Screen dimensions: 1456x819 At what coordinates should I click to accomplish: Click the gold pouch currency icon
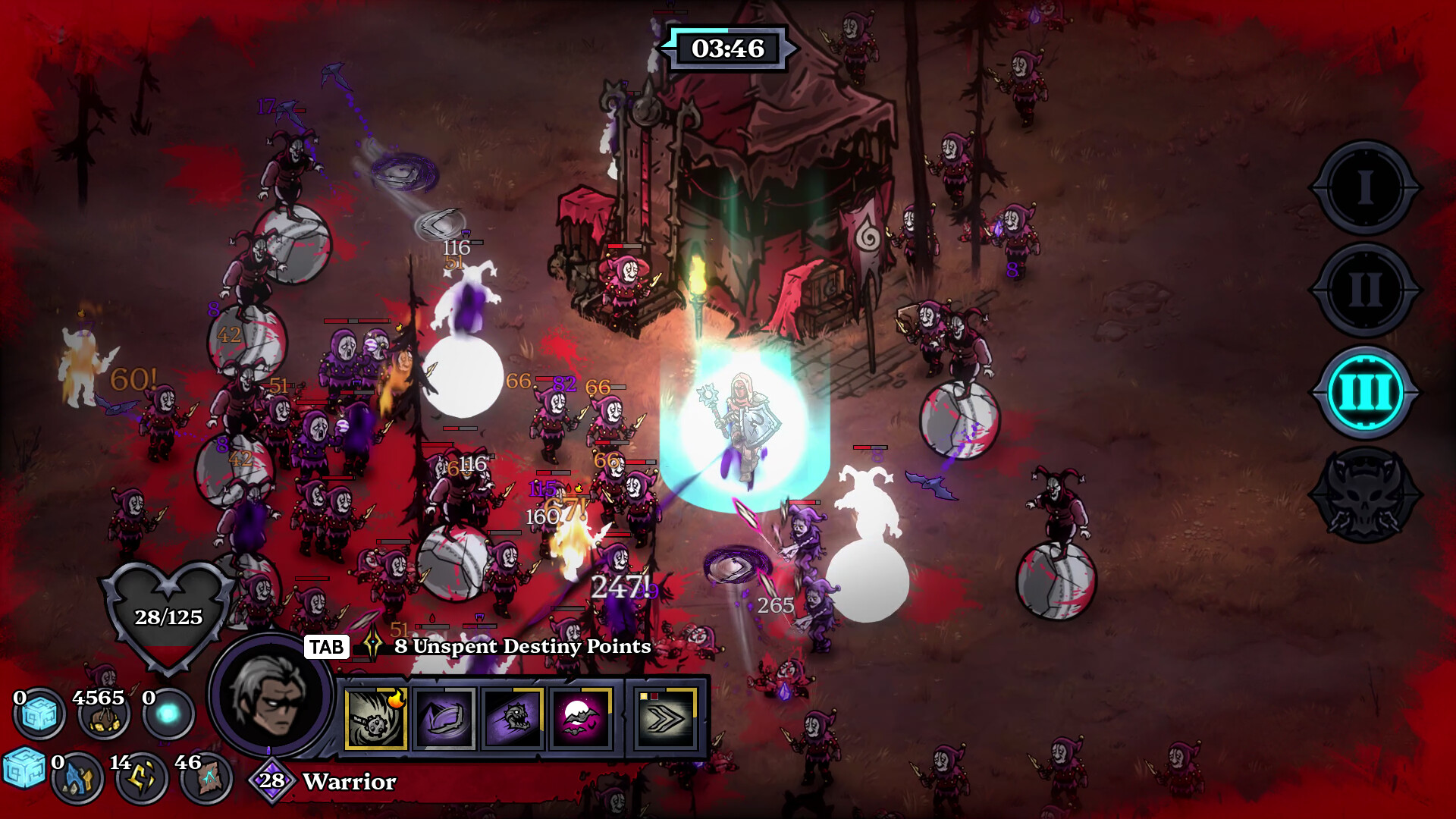[x=103, y=716]
